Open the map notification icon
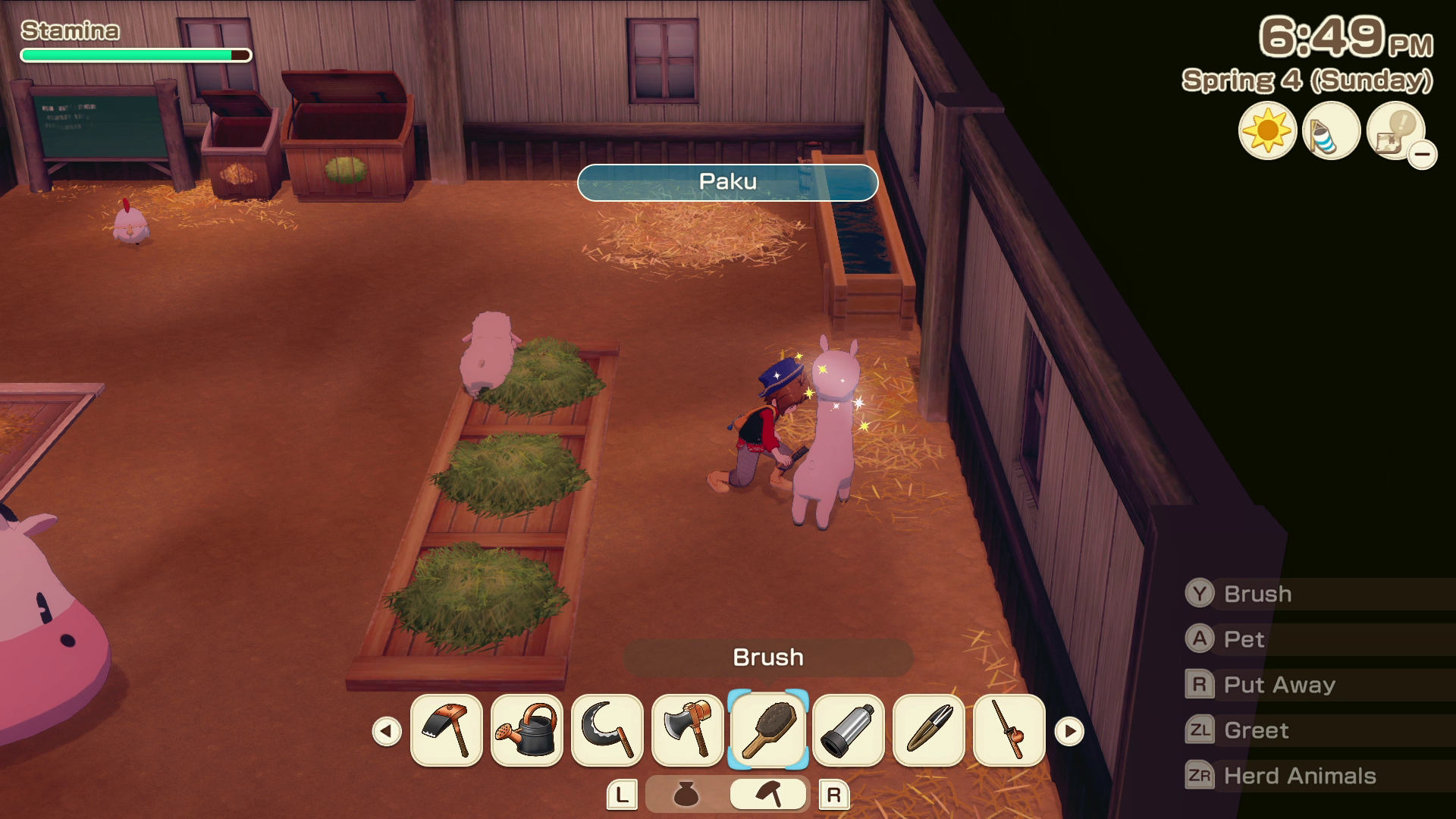This screenshot has height=819, width=1456. click(x=1394, y=130)
